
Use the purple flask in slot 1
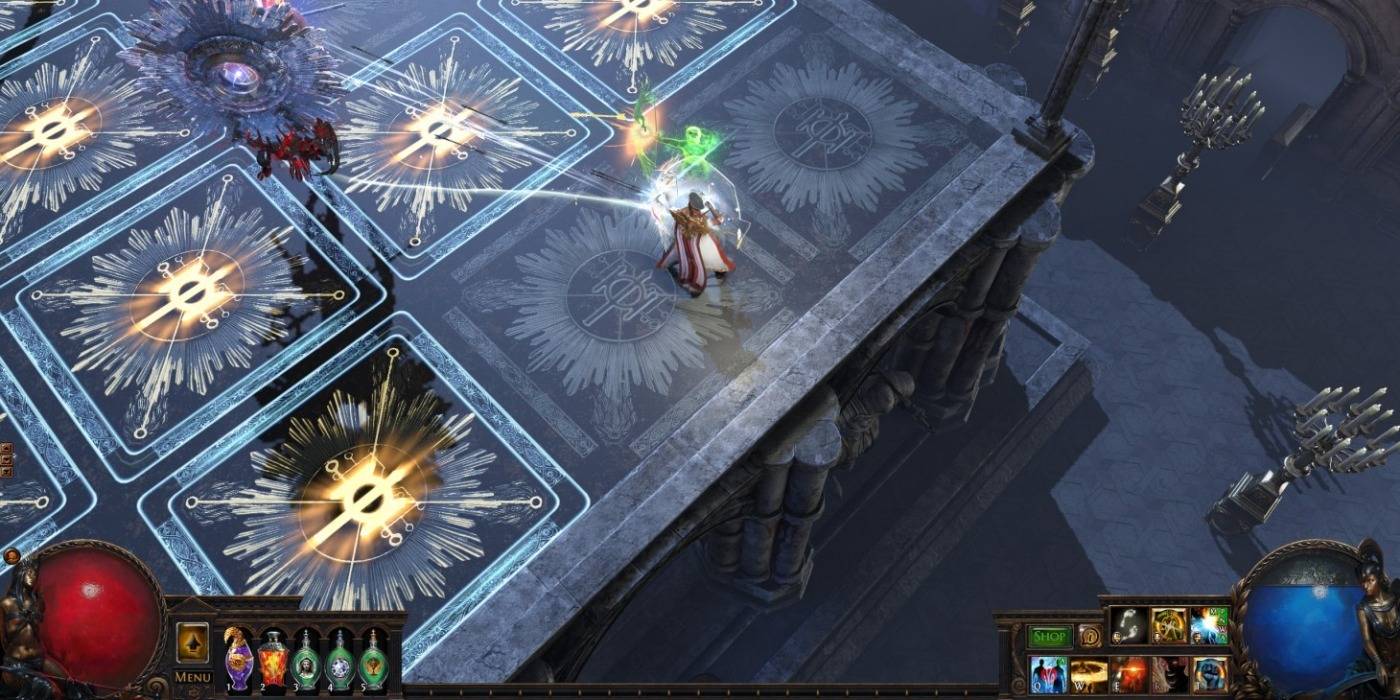tap(238, 660)
